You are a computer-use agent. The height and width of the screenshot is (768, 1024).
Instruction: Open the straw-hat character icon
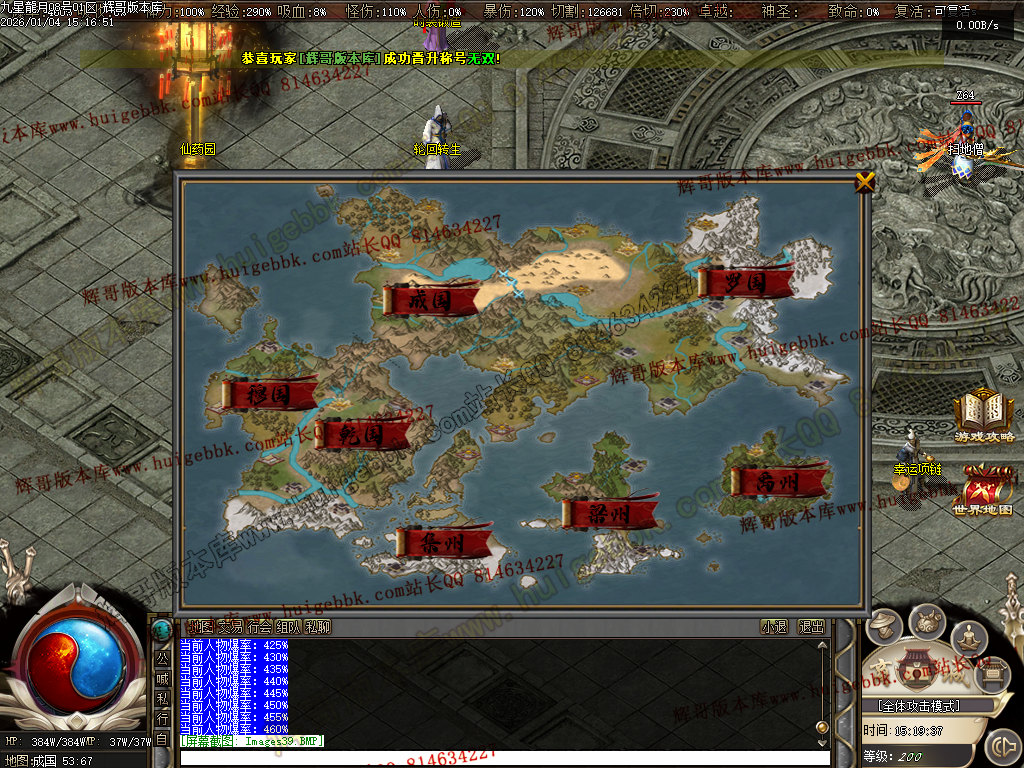[x=882, y=627]
